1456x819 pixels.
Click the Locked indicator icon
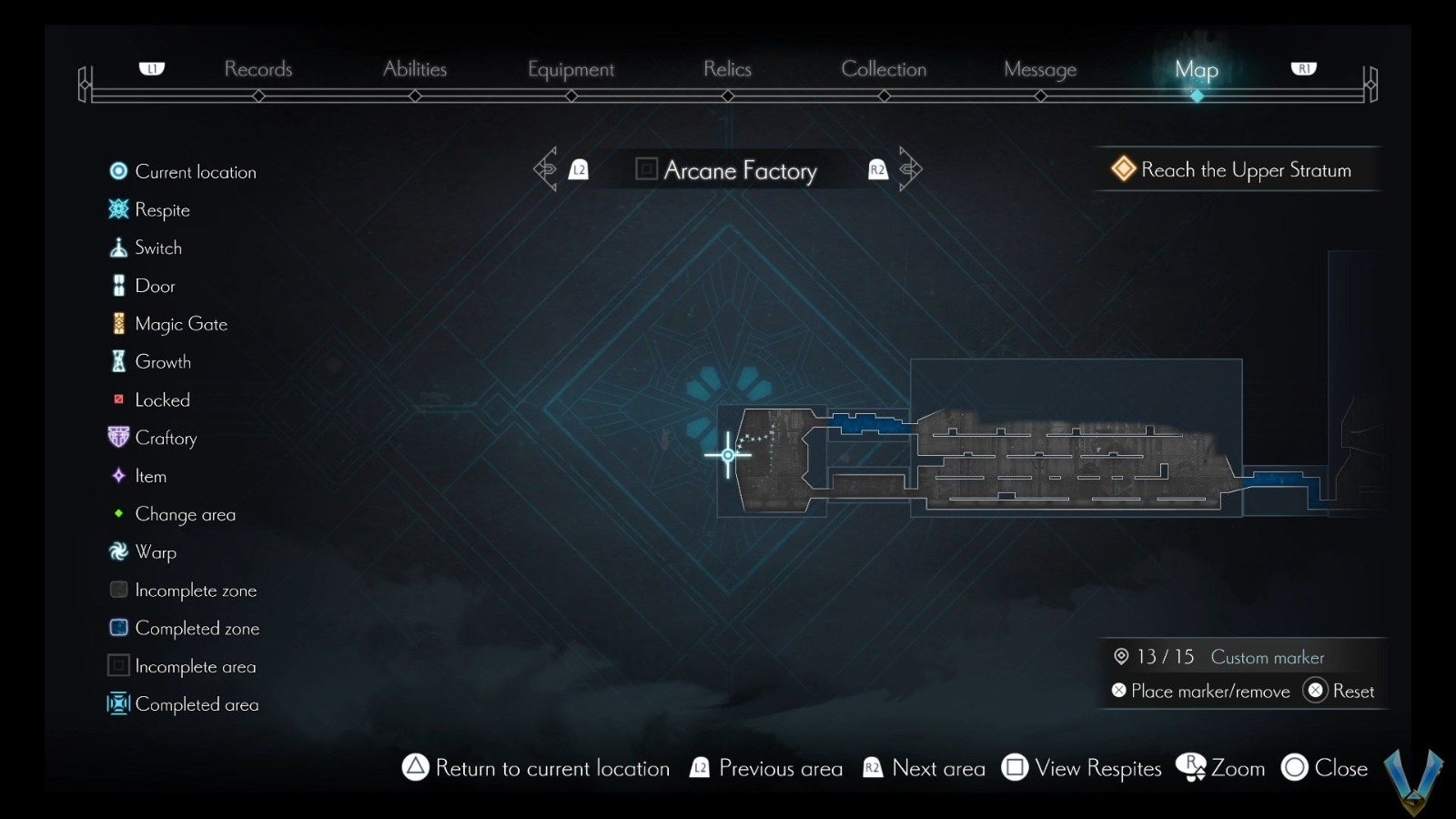(x=118, y=399)
